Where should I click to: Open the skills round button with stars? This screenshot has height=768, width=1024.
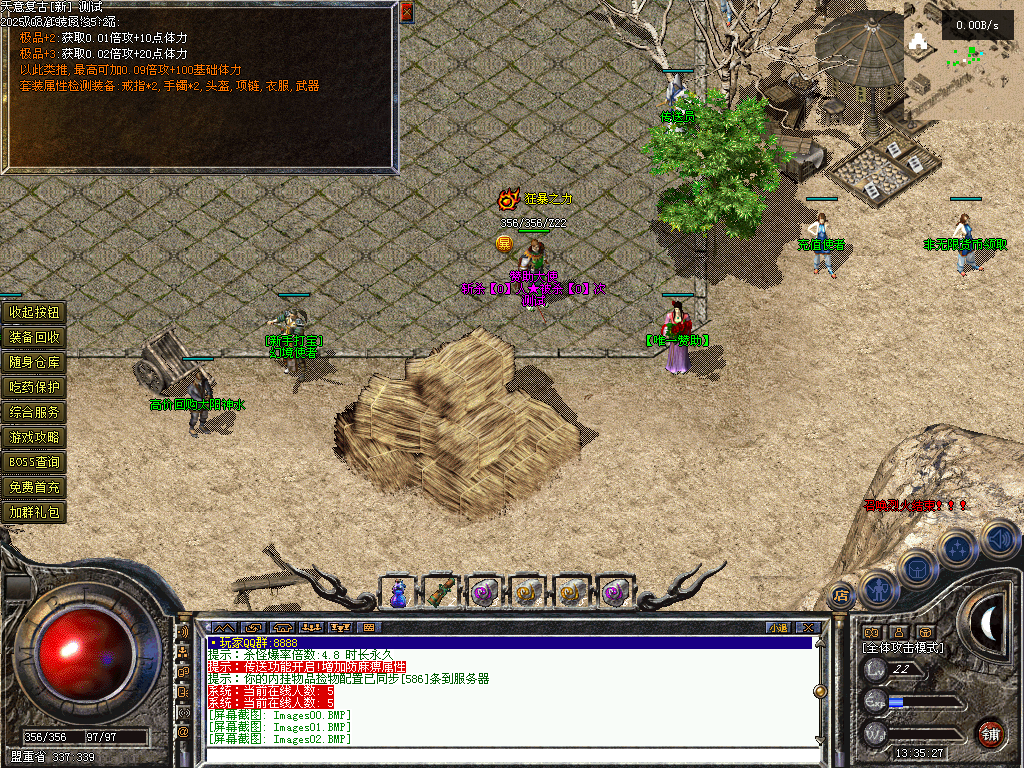tap(958, 548)
